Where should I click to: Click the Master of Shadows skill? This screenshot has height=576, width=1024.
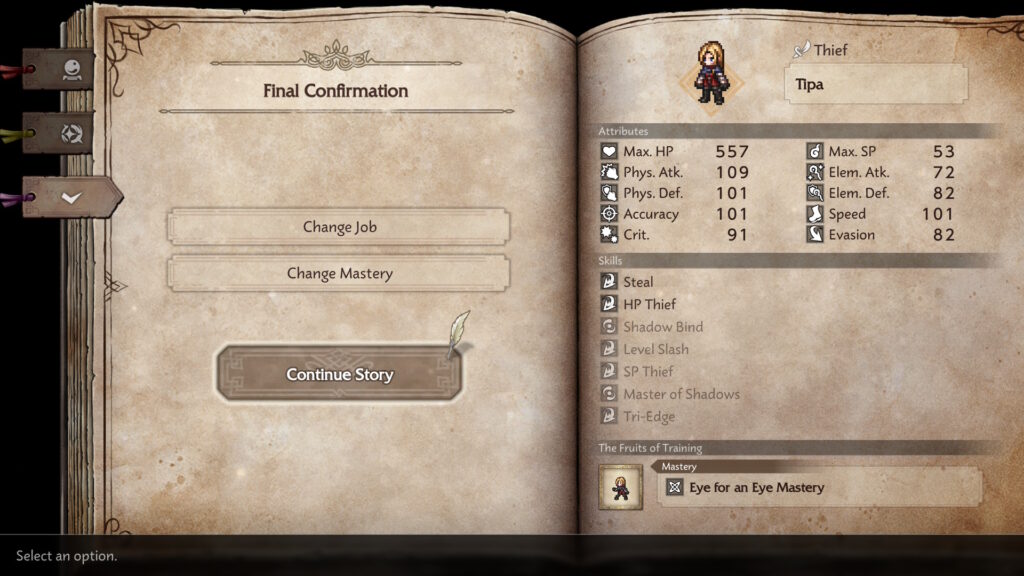coord(681,394)
